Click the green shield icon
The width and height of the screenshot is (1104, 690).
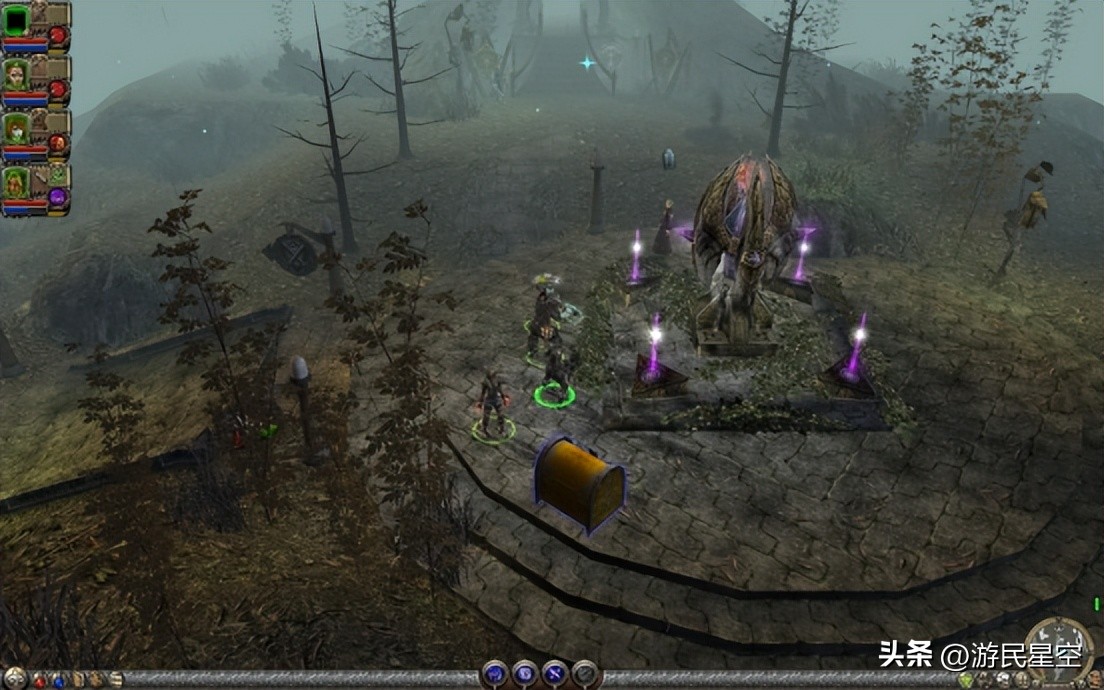coord(966,681)
